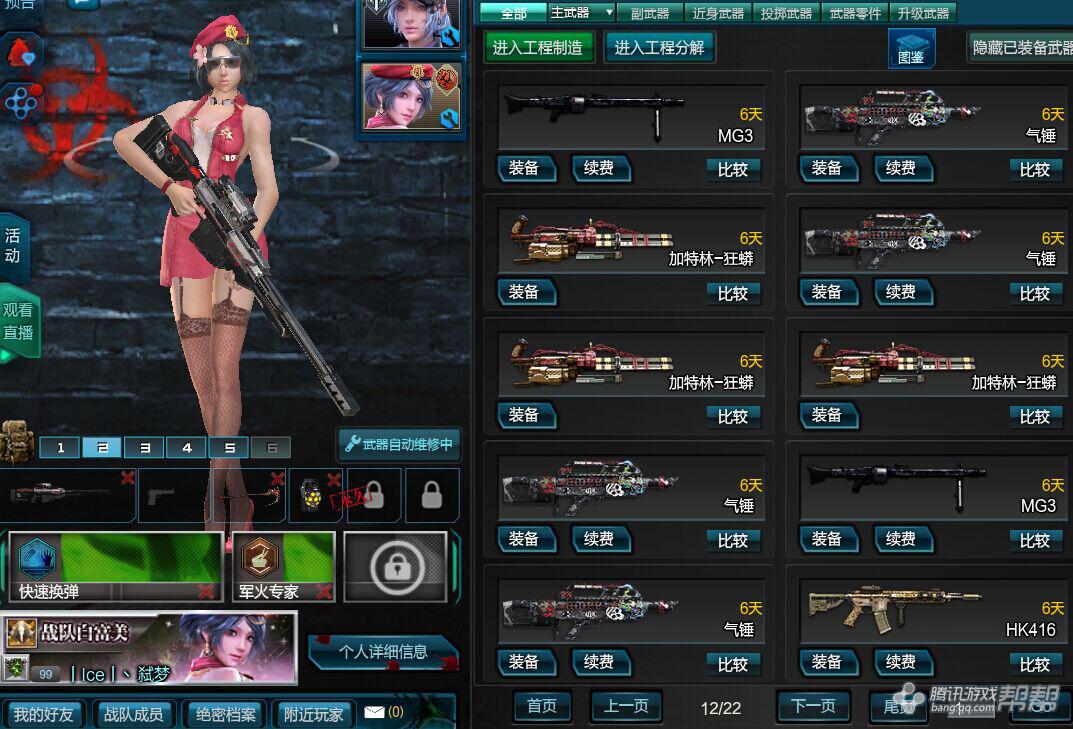Viewport: 1073px width, 729px height.
Task: Select the 快速换弹 skill slot
Action: coord(115,566)
